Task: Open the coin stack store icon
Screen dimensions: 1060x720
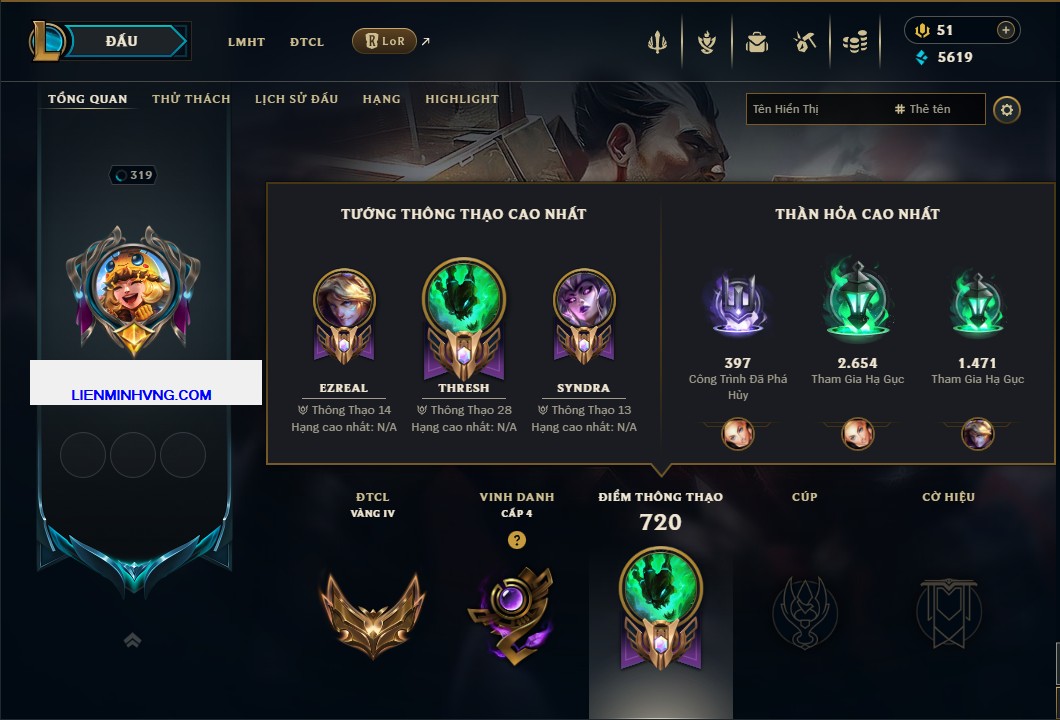Action: (855, 42)
